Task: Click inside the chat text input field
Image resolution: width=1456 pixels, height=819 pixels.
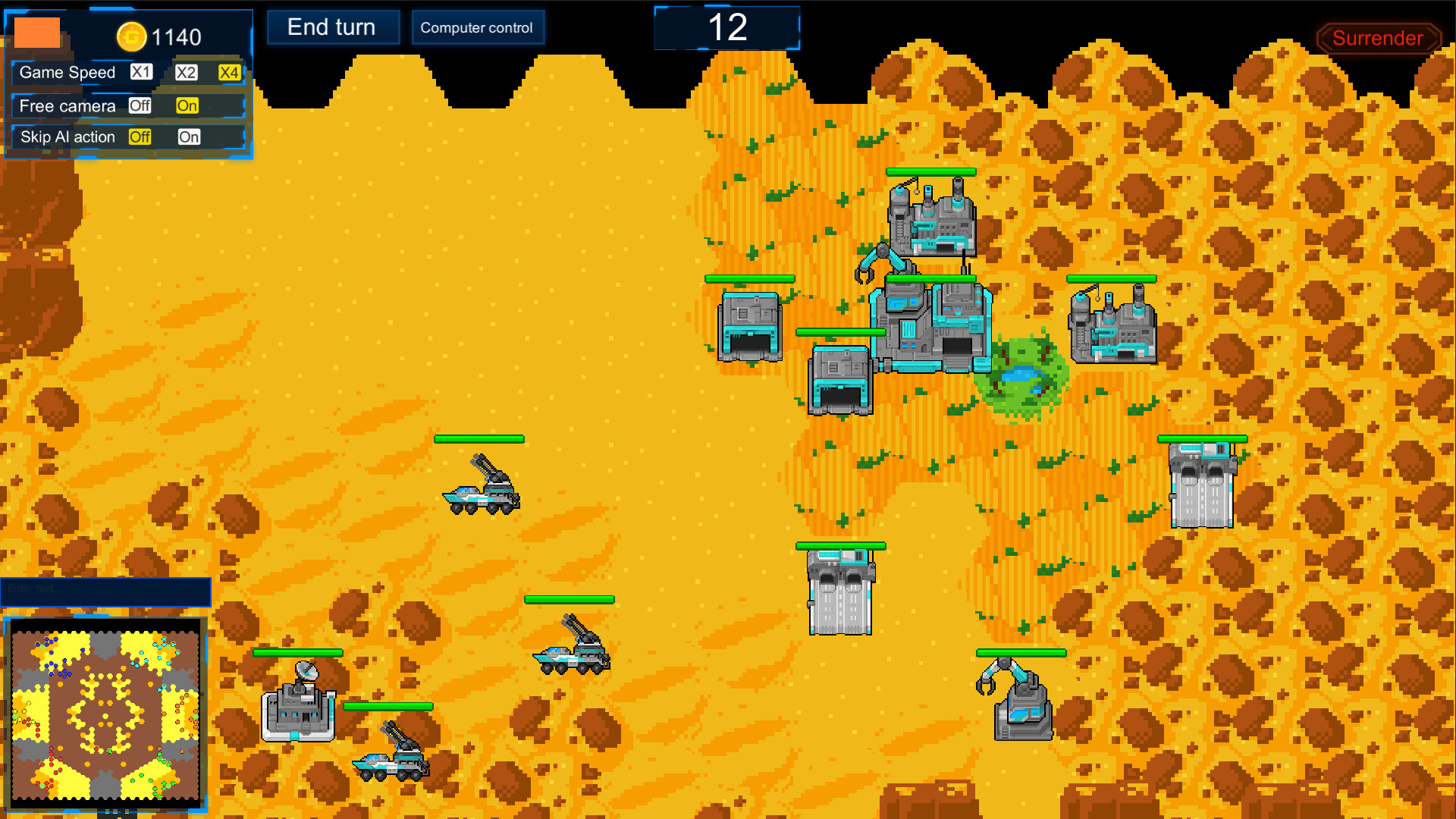Action: (106, 591)
